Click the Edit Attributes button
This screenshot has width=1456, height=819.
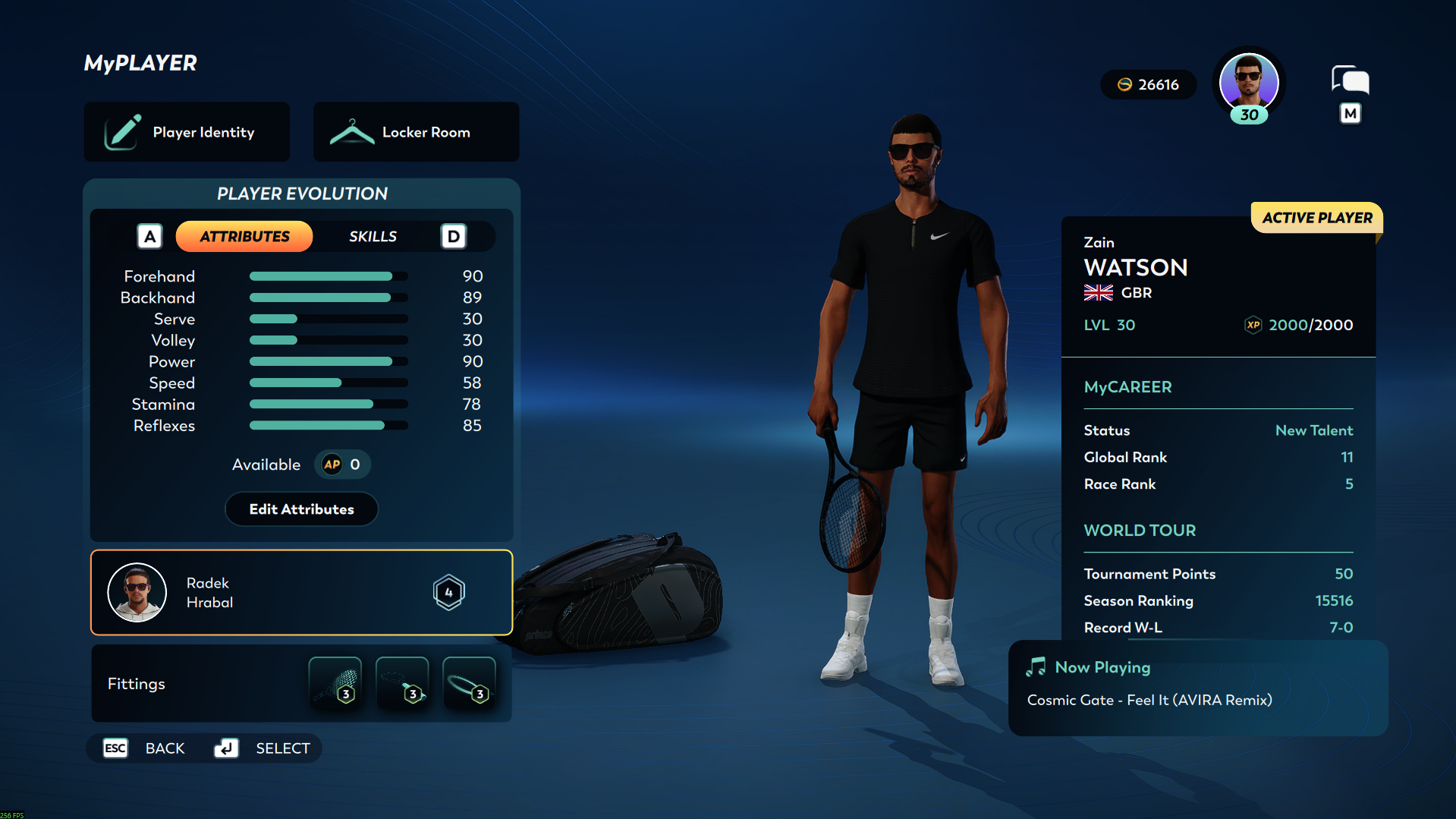(x=301, y=509)
